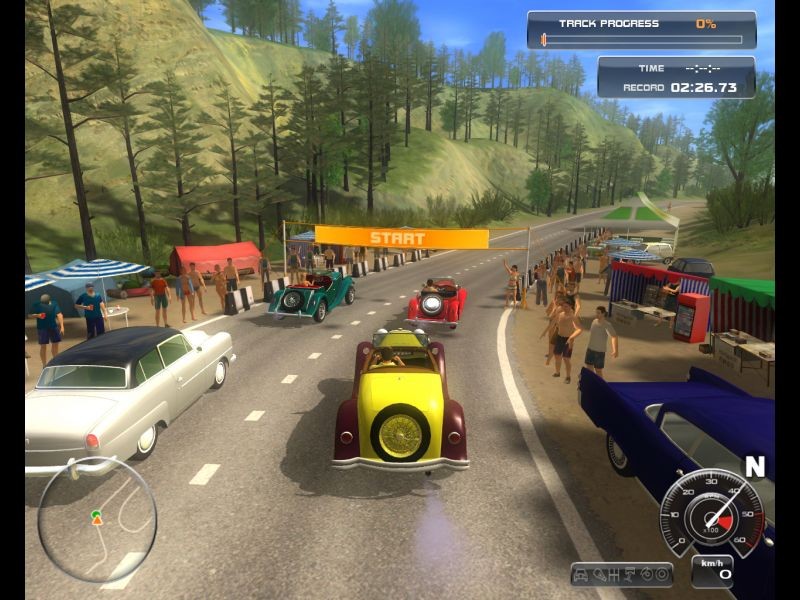Select the tire status icon
Viewport: 800px width, 600px height.
tap(662, 575)
